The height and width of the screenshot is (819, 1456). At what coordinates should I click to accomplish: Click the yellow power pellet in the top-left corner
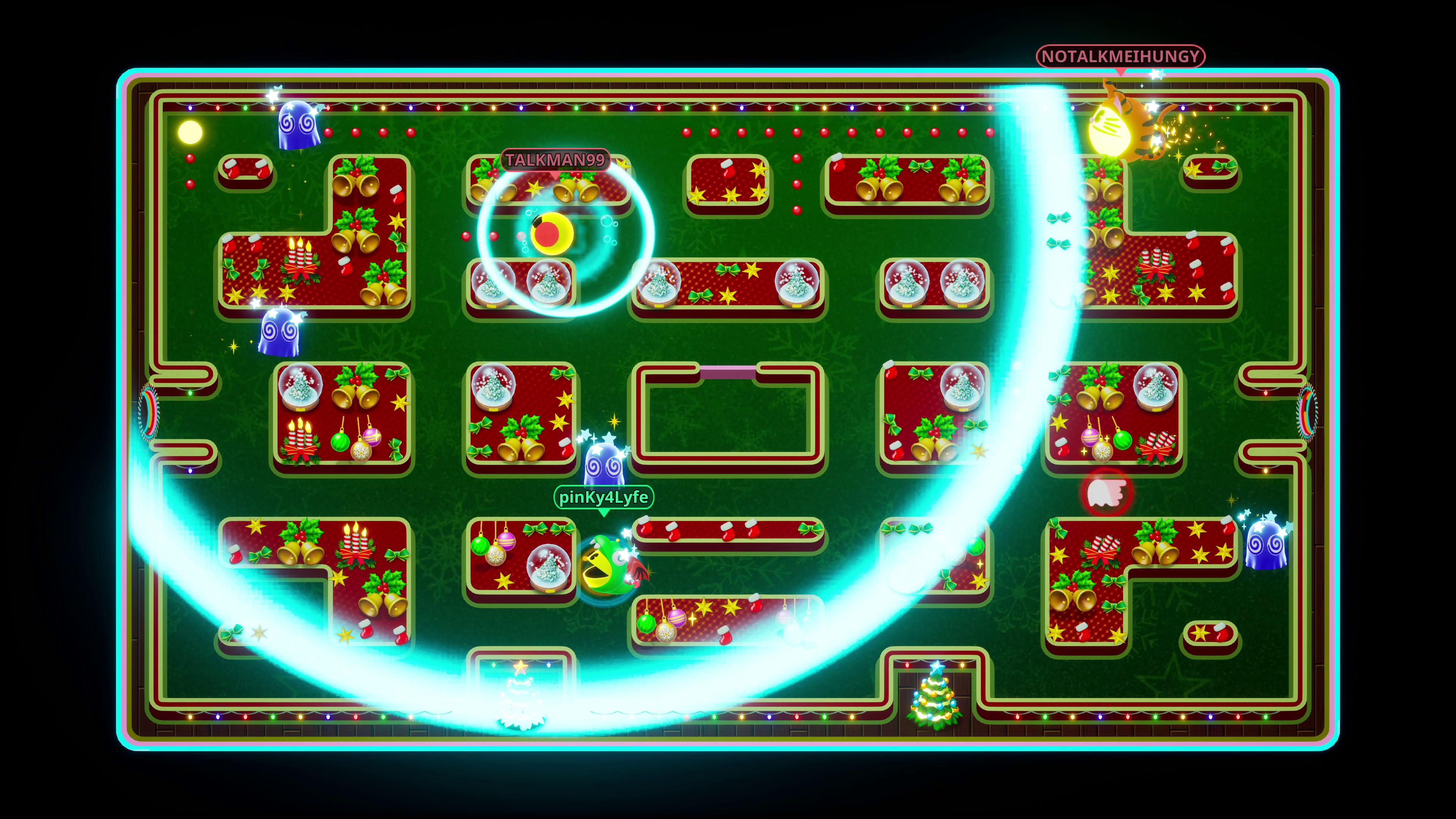pyautogui.click(x=190, y=131)
